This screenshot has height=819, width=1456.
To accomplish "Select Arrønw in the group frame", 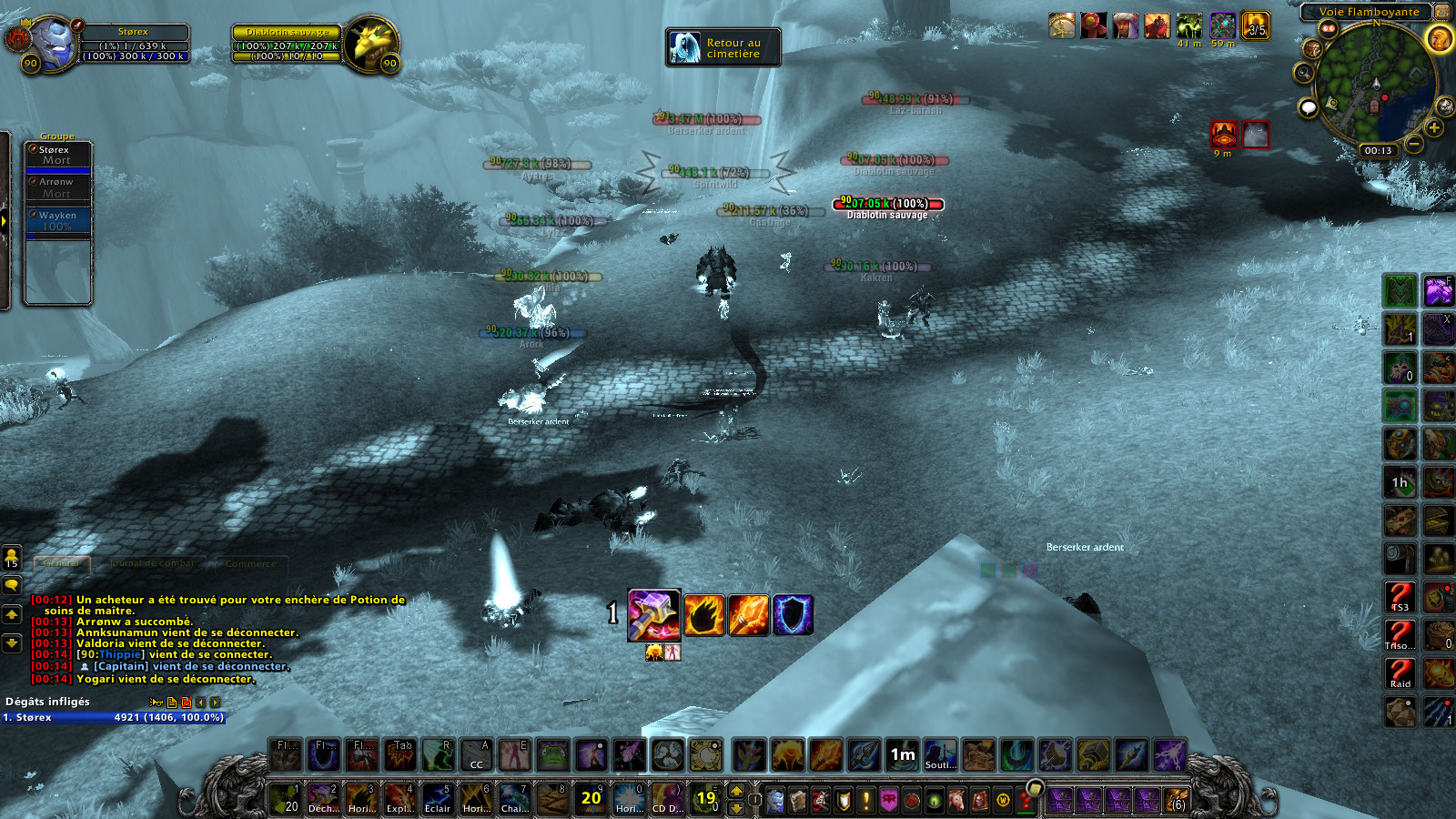I will pyautogui.click(x=58, y=187).
